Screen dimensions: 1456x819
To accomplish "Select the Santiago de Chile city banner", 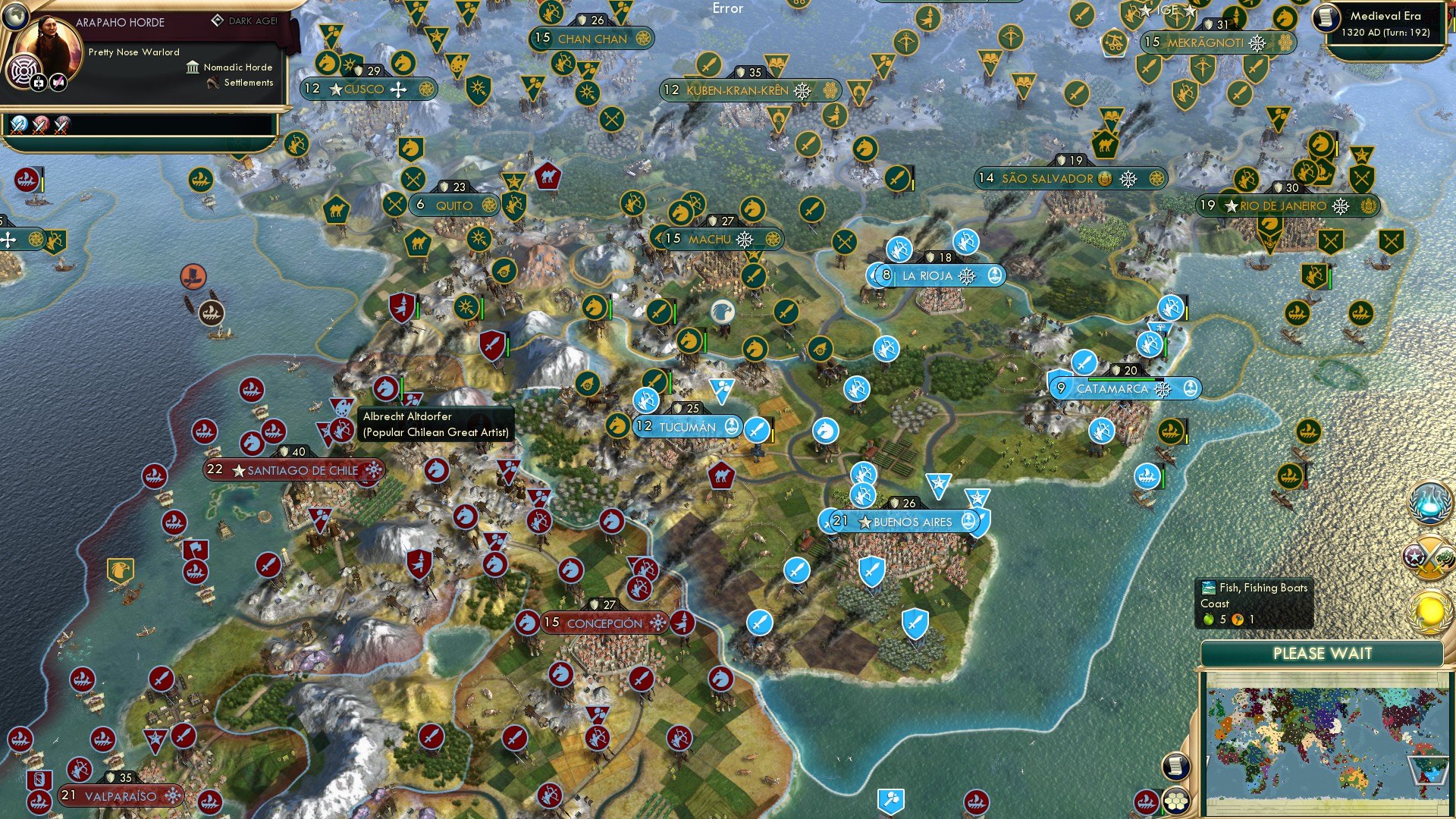I will click(x=294, y=470).
